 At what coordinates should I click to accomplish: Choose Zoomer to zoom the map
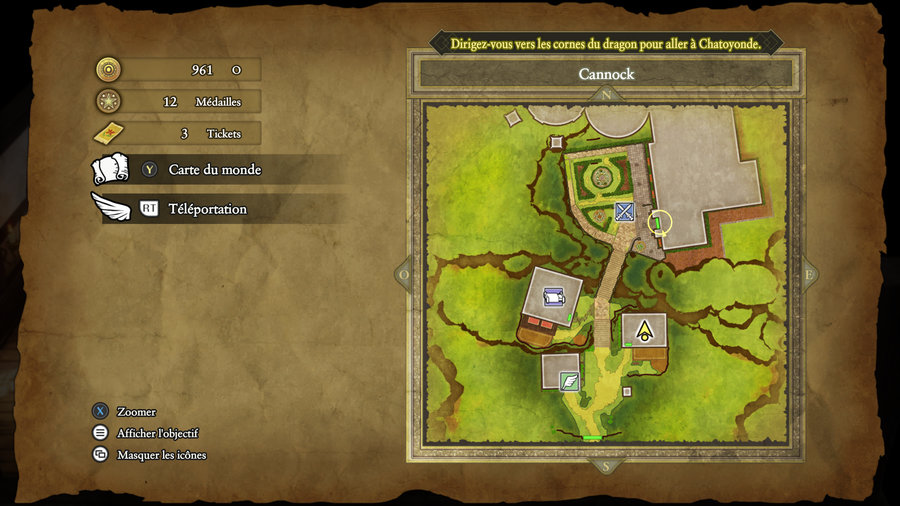click(x=136, y=412)
